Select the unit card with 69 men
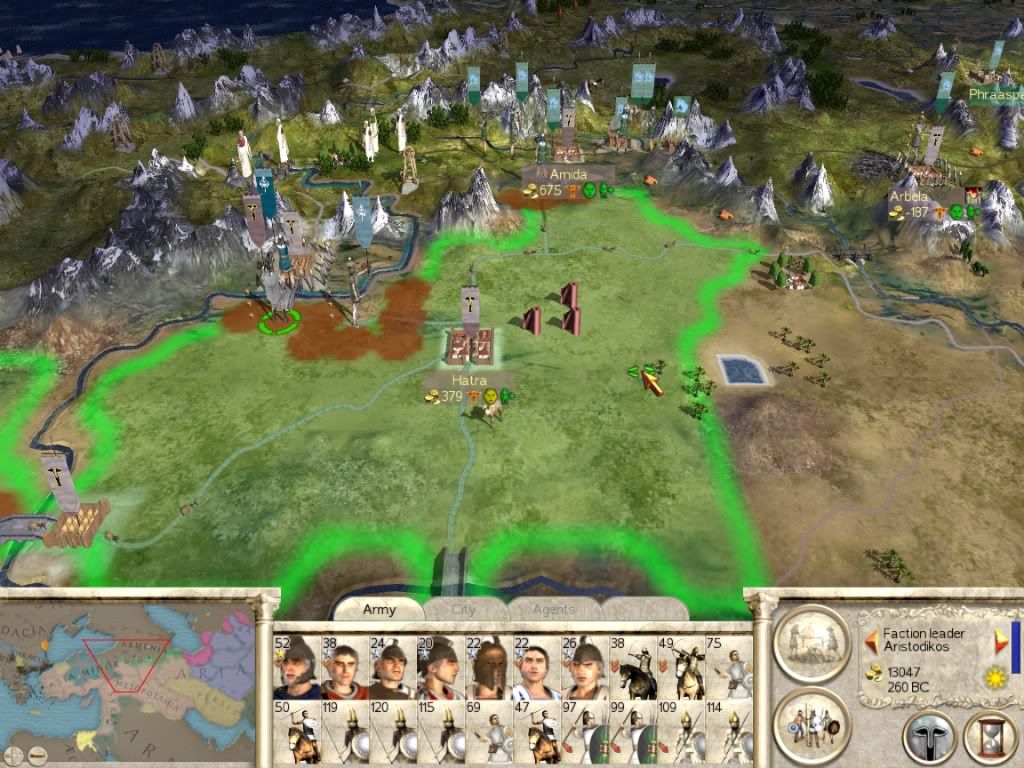This screenshot has height=768, width=1024. coord(489,733)
